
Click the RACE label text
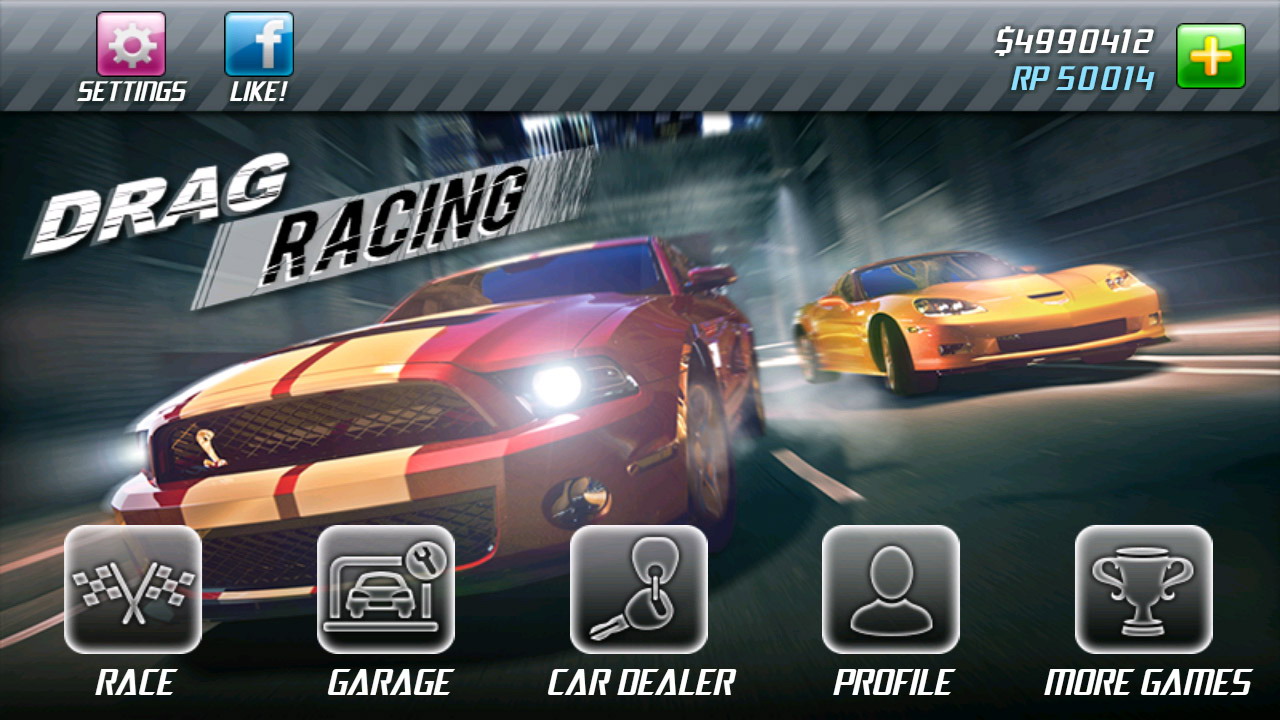pyautogui.click(x=133, y=685)
